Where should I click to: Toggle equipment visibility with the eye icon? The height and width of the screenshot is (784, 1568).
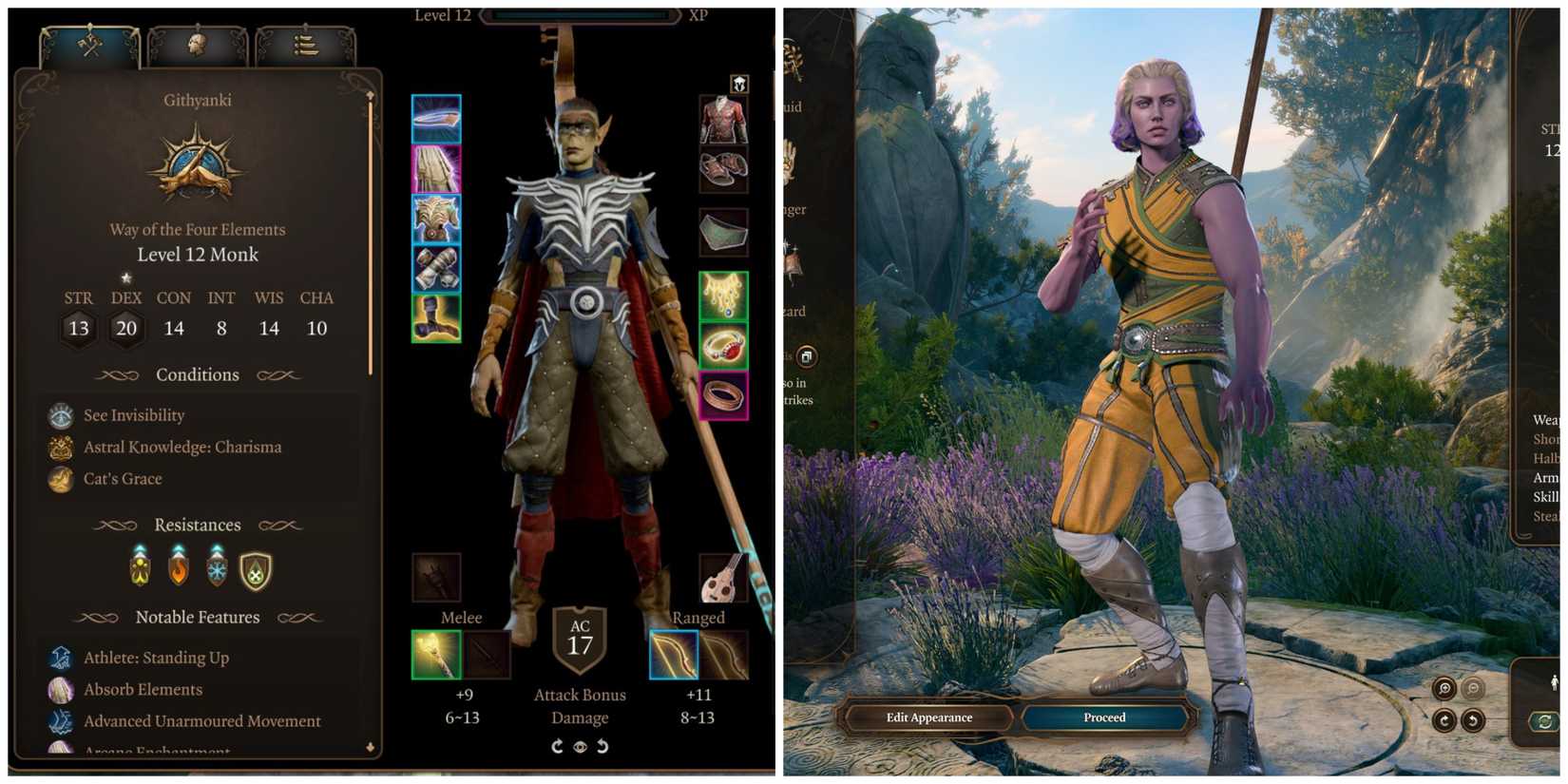click(581, 747)
